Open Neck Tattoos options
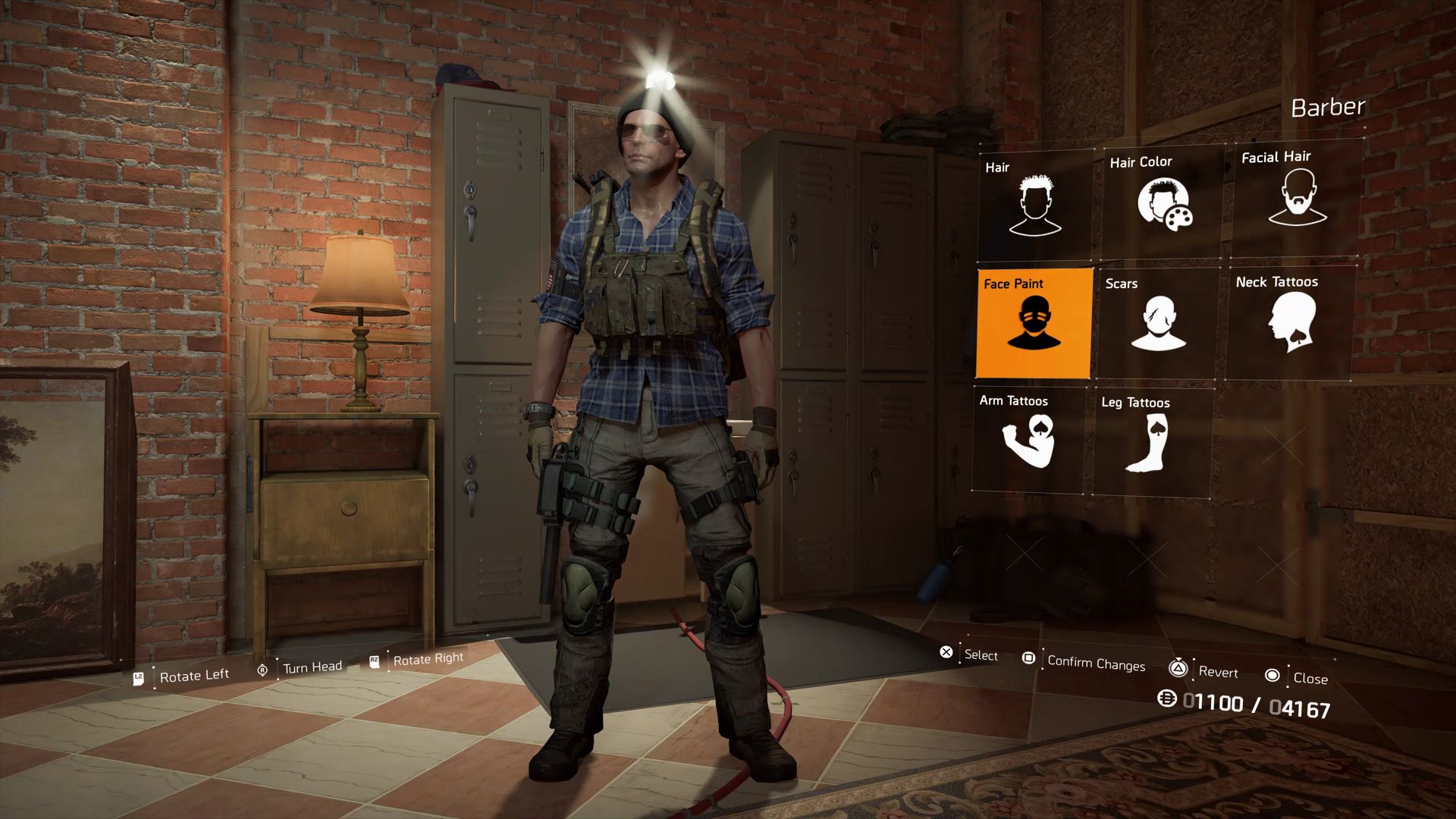The height and width of the screenshot is (819, 1456). click(x=1291, y=322)
